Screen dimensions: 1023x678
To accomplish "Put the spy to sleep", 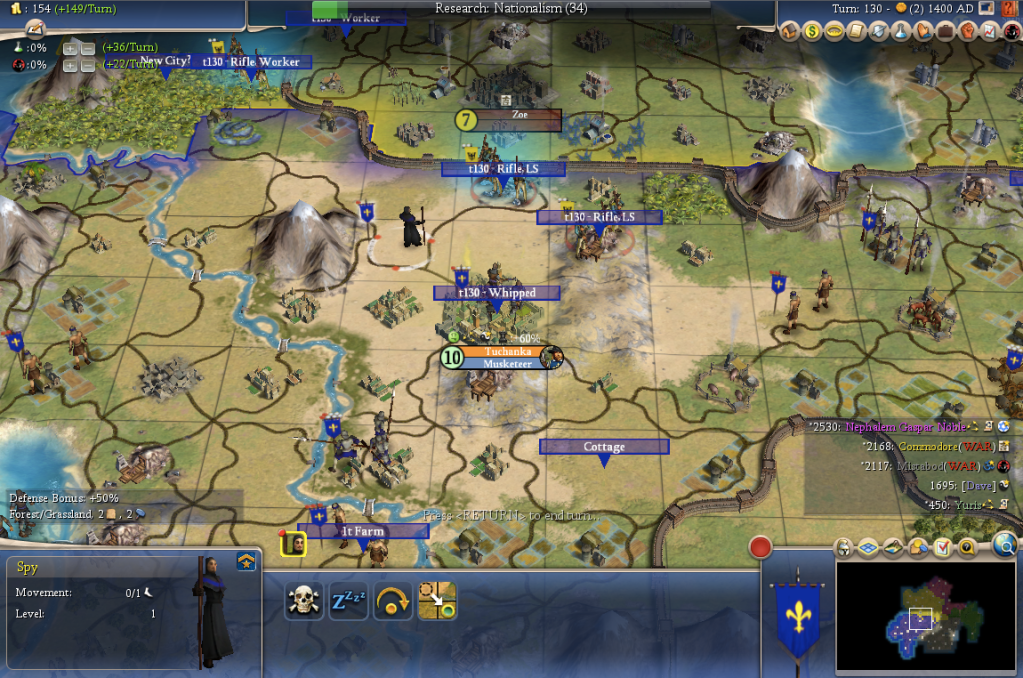I will (347, 600).
